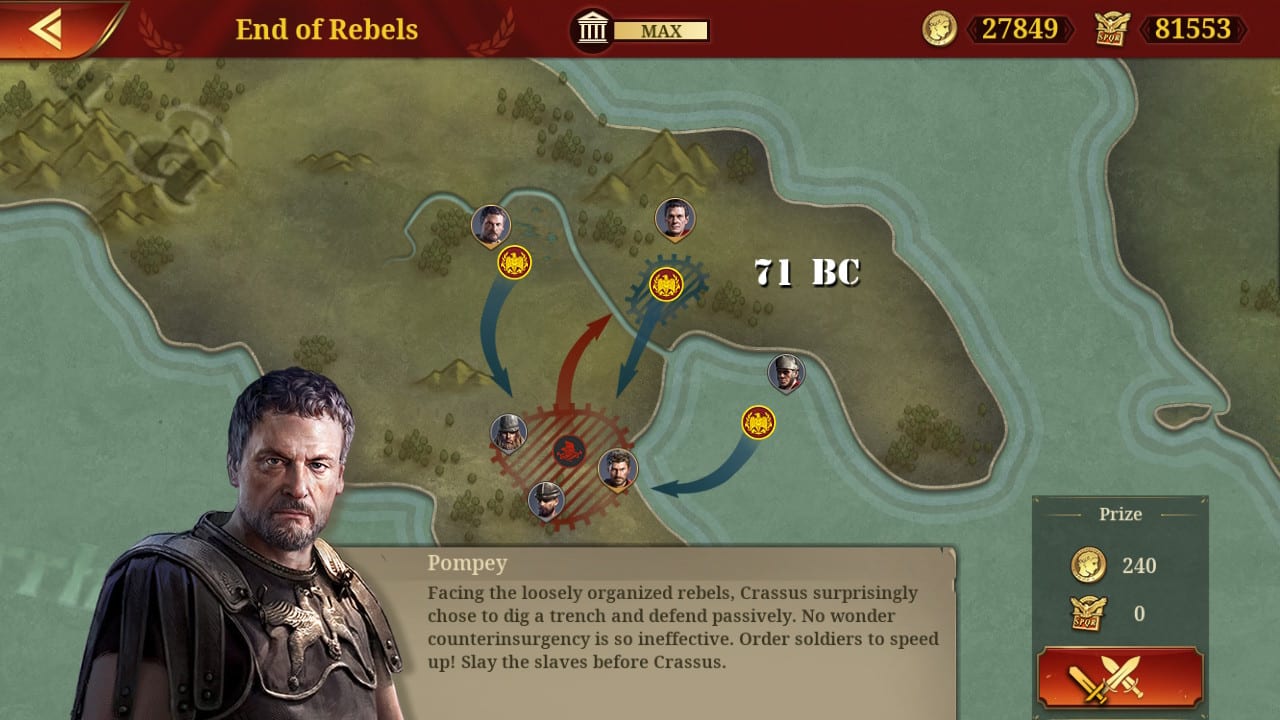Open the temple building icon beside MAX
The width and height of the screenshot is (1280, 720).
(592, 29)
